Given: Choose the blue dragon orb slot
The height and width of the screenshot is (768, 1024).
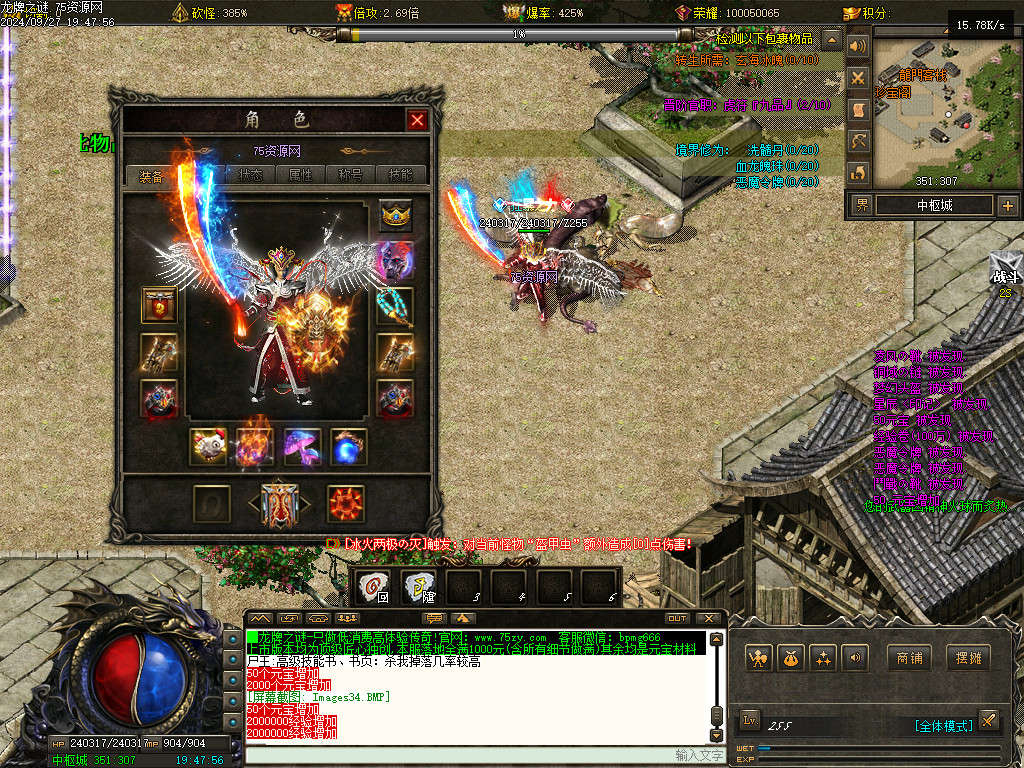Looking at the screenshot, I should pos(349,447).
